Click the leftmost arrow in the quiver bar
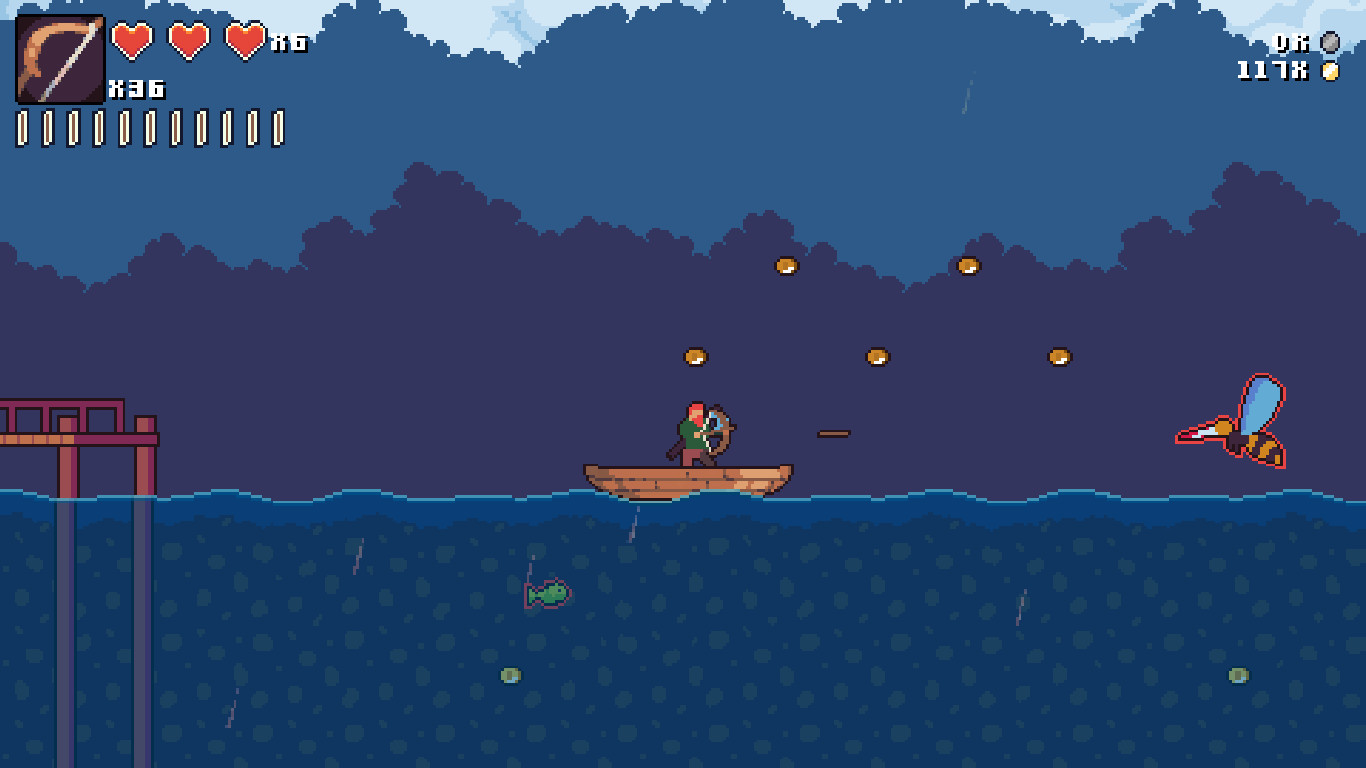Image resolution: width=1366 pixels, height=768 pixels. click(22, 126)
